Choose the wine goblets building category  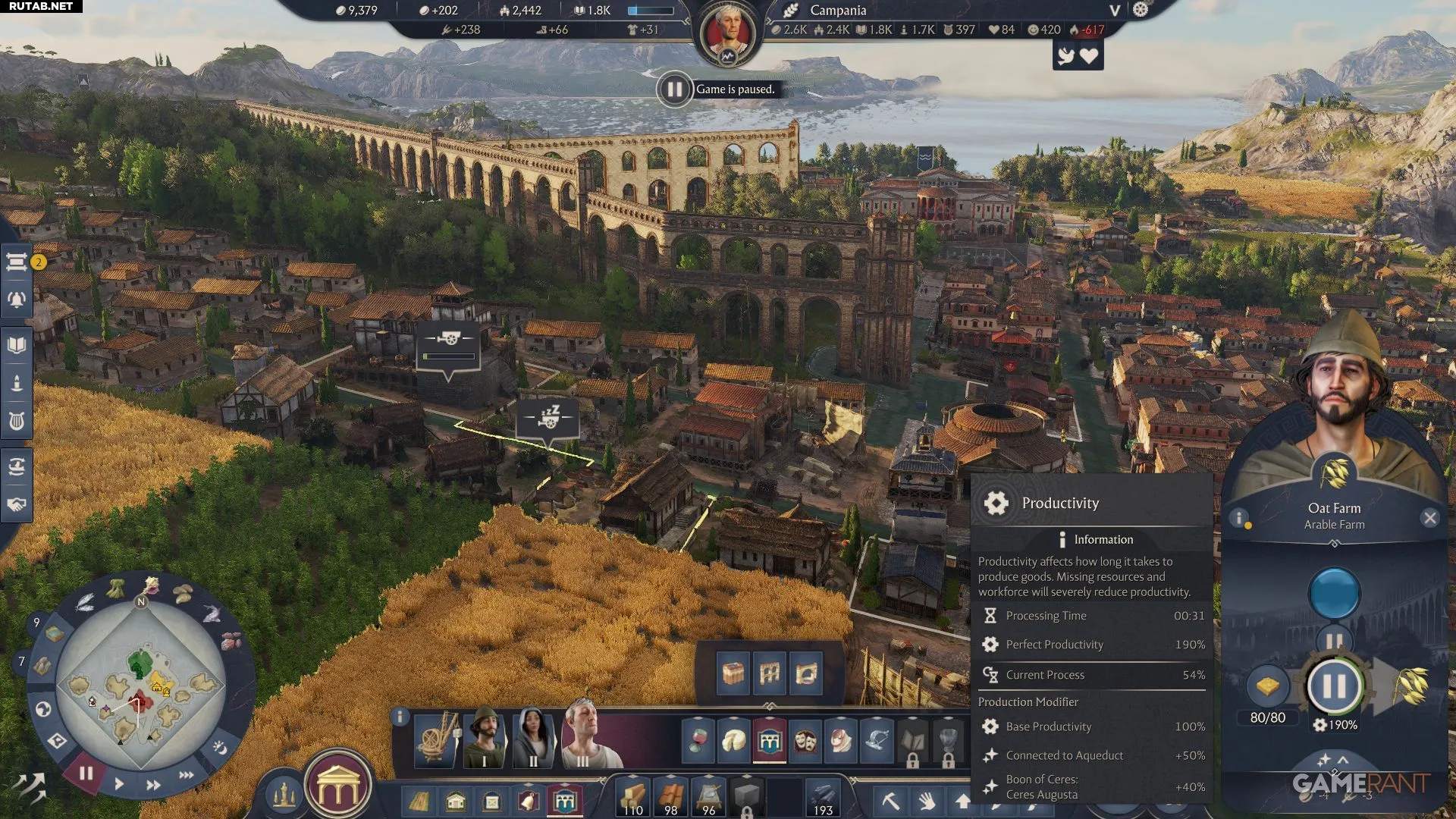698,740
